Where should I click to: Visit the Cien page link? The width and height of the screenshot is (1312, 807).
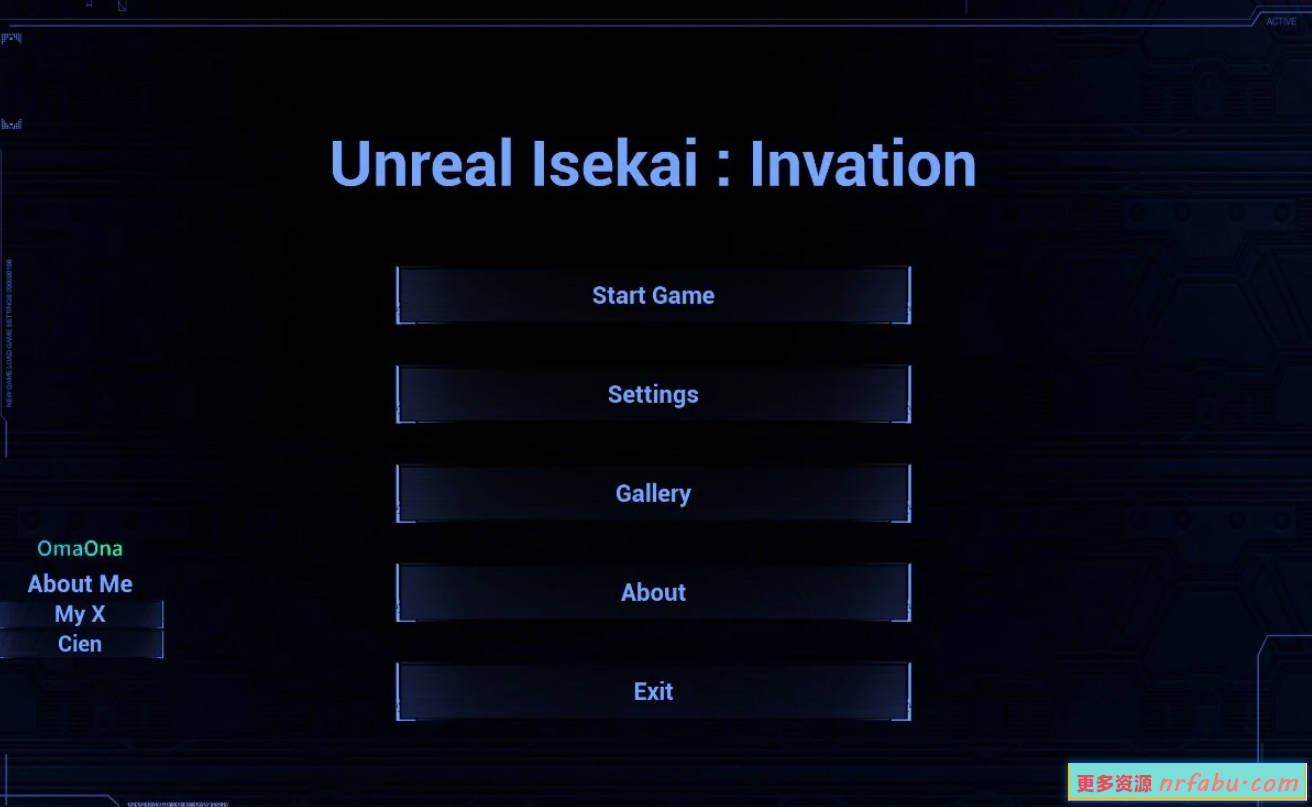80,644
